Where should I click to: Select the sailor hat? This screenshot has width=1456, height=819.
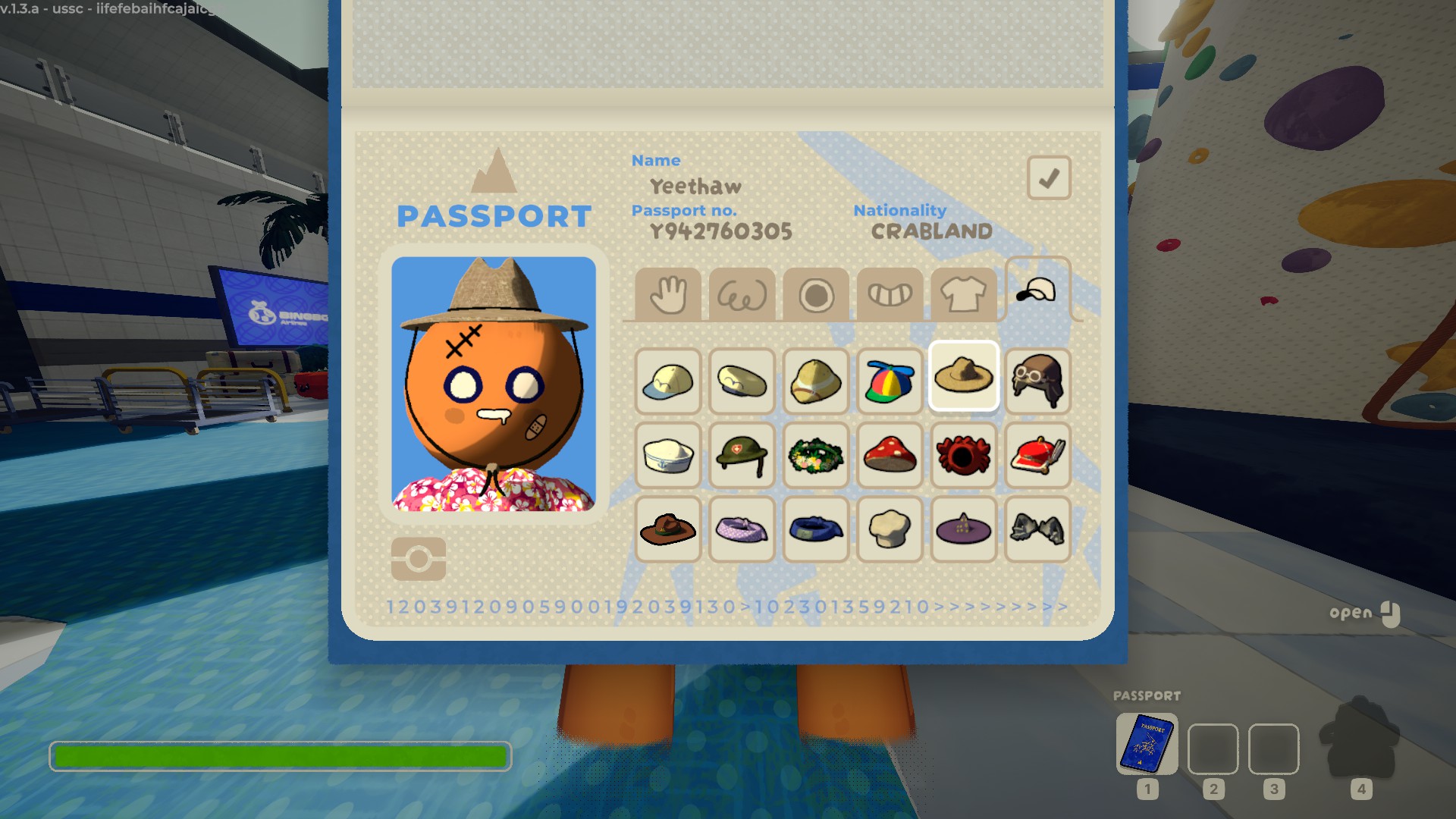pyautogui.click(x=667, y=455)
